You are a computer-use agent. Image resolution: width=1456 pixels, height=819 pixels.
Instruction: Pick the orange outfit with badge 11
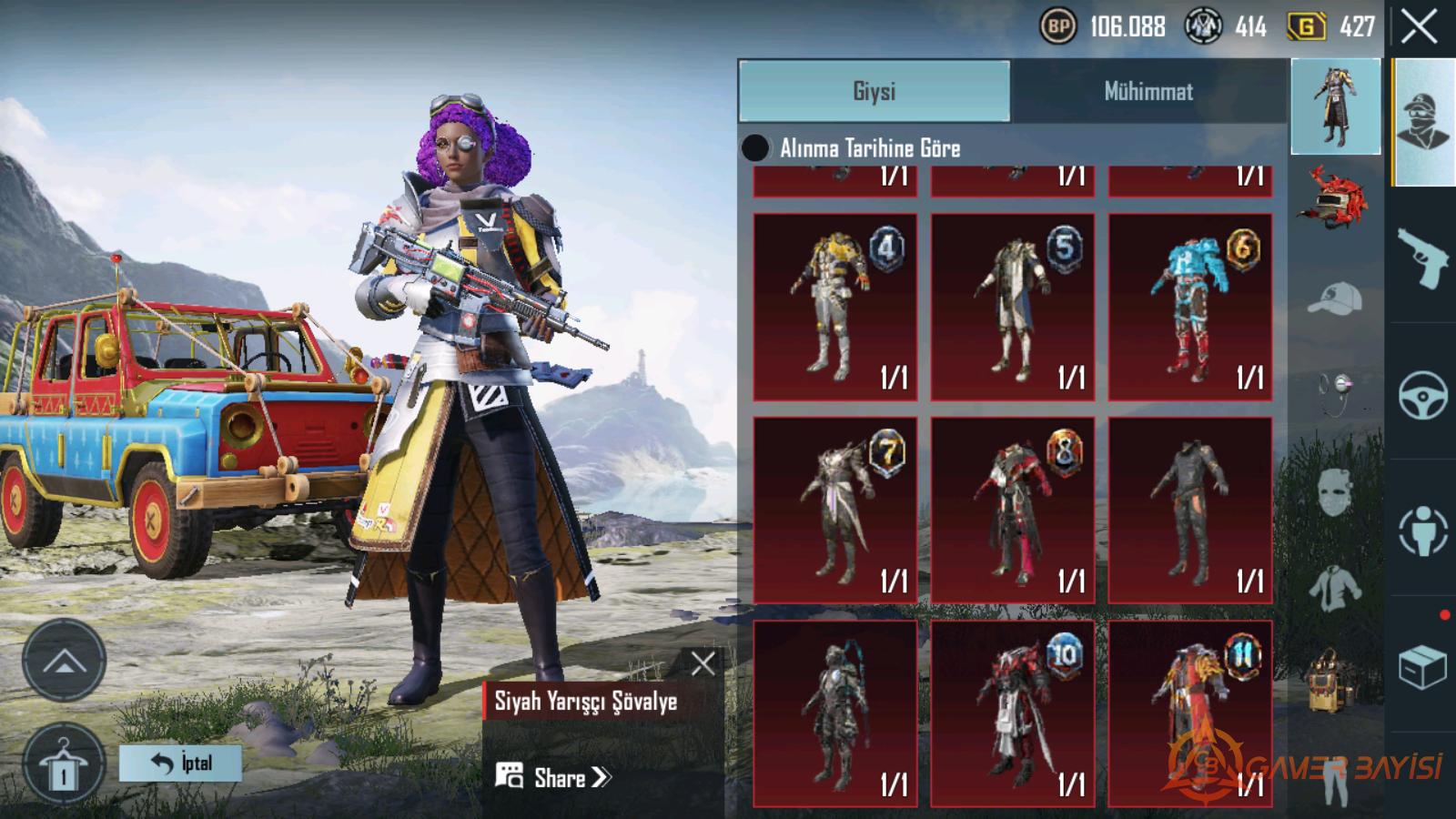[1189, 714]
